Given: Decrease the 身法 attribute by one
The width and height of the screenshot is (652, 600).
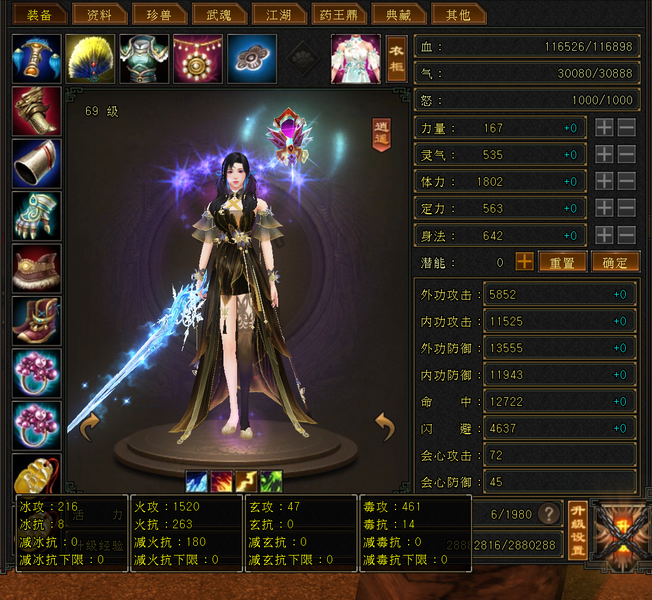Looking at the screenshot, I should (627, 236).
